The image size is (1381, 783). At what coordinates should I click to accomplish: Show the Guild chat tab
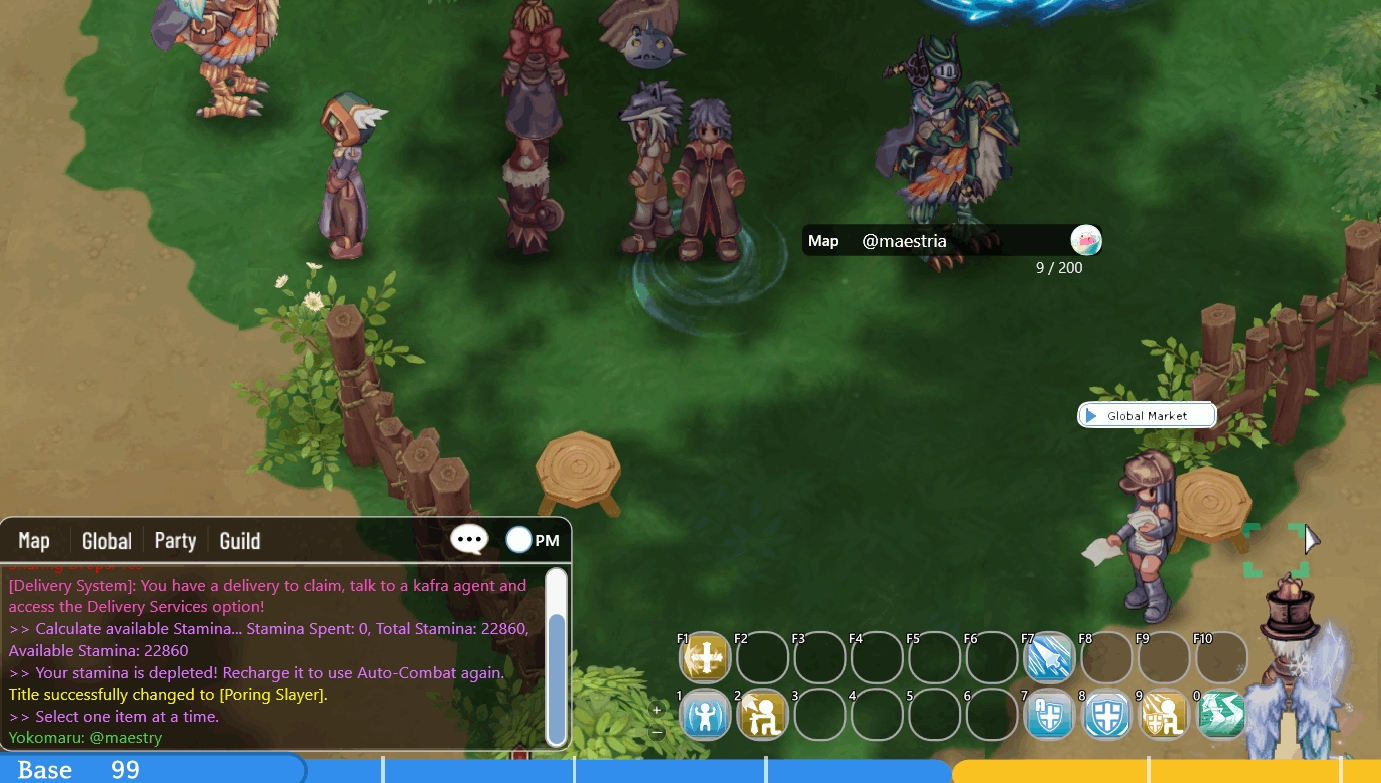pyautogui.click(x=240, y=541)
